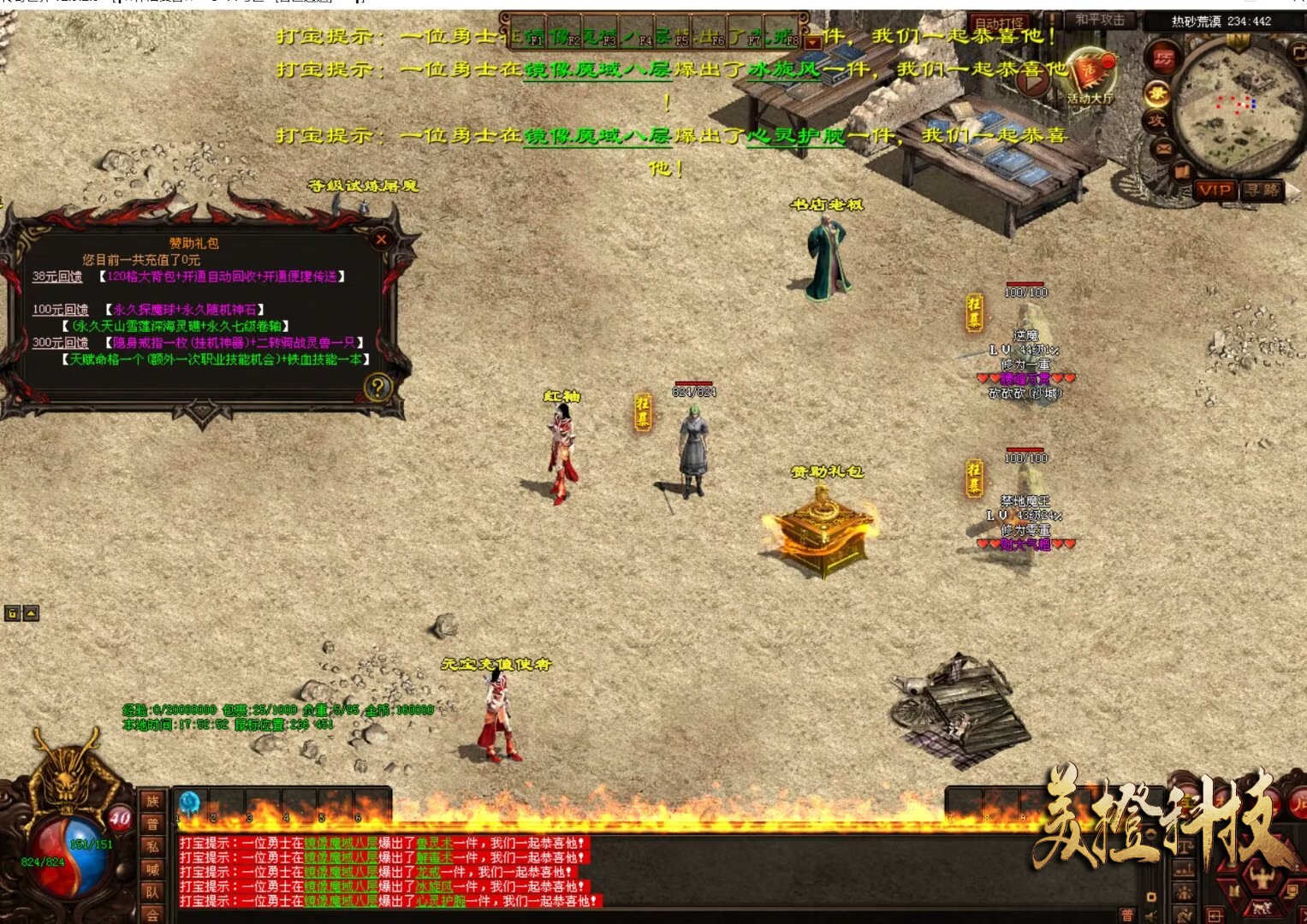Switch chat to the 族 channel
Image resolution: width=1307 pixels, height=924 pixels.
point(152,802)
